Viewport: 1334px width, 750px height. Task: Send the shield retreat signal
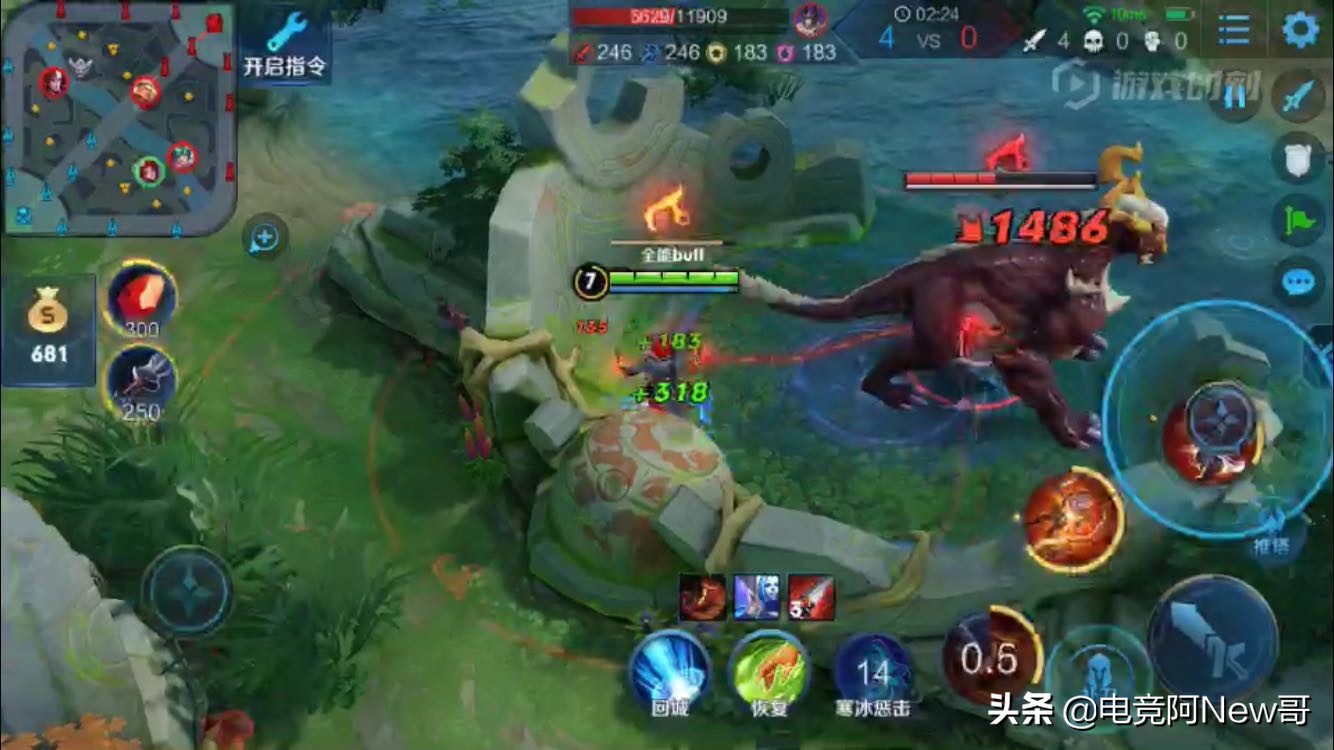coord(1298,157)
